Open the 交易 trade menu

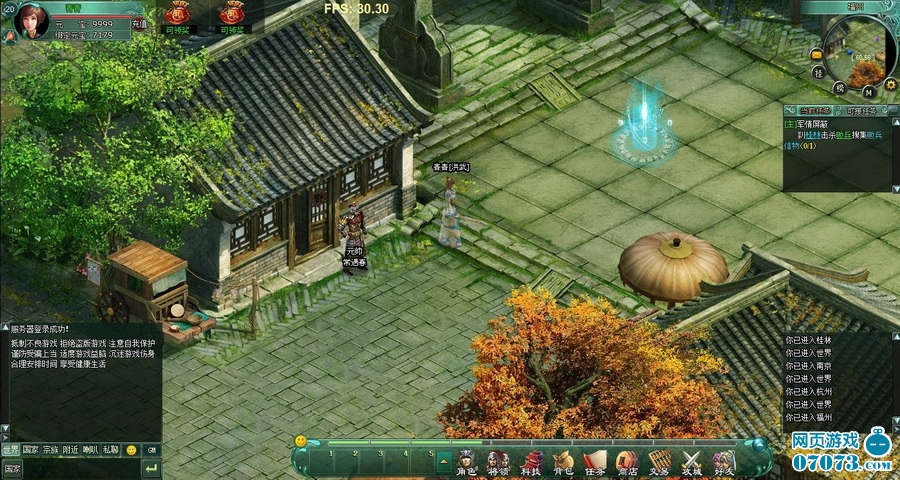pos(658,461)
